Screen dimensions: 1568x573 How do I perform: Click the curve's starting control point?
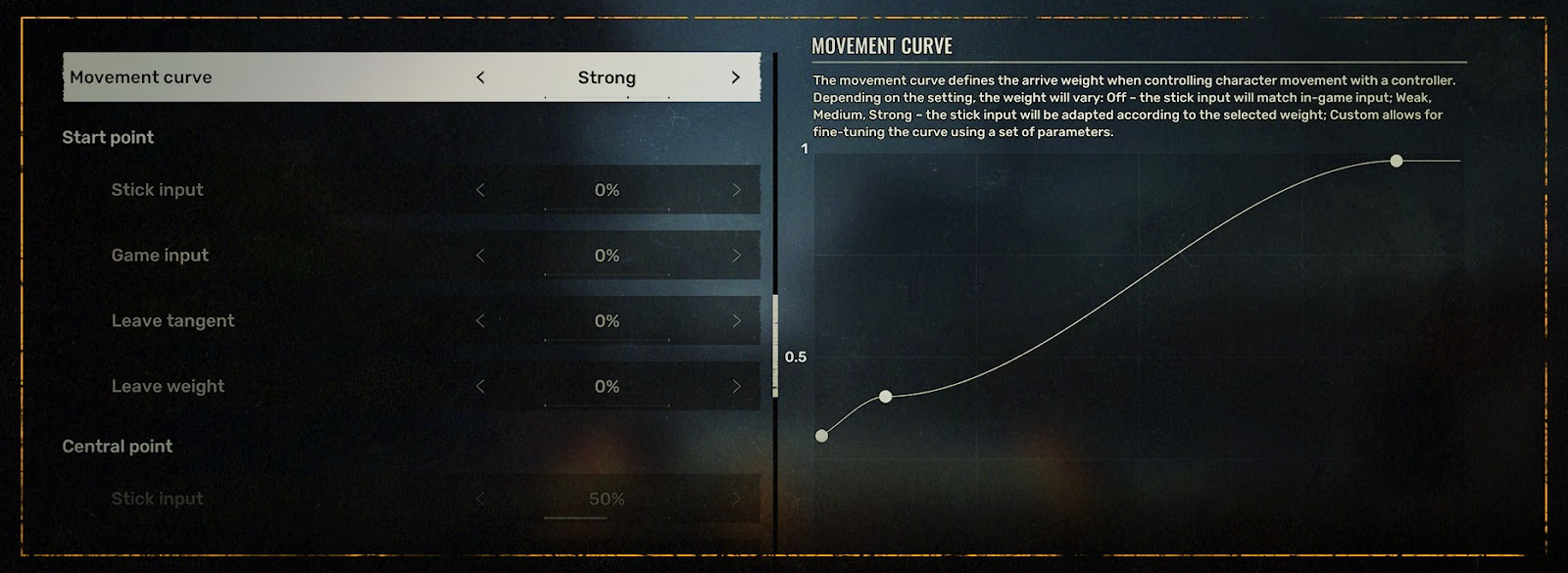[x=821, y=436]
